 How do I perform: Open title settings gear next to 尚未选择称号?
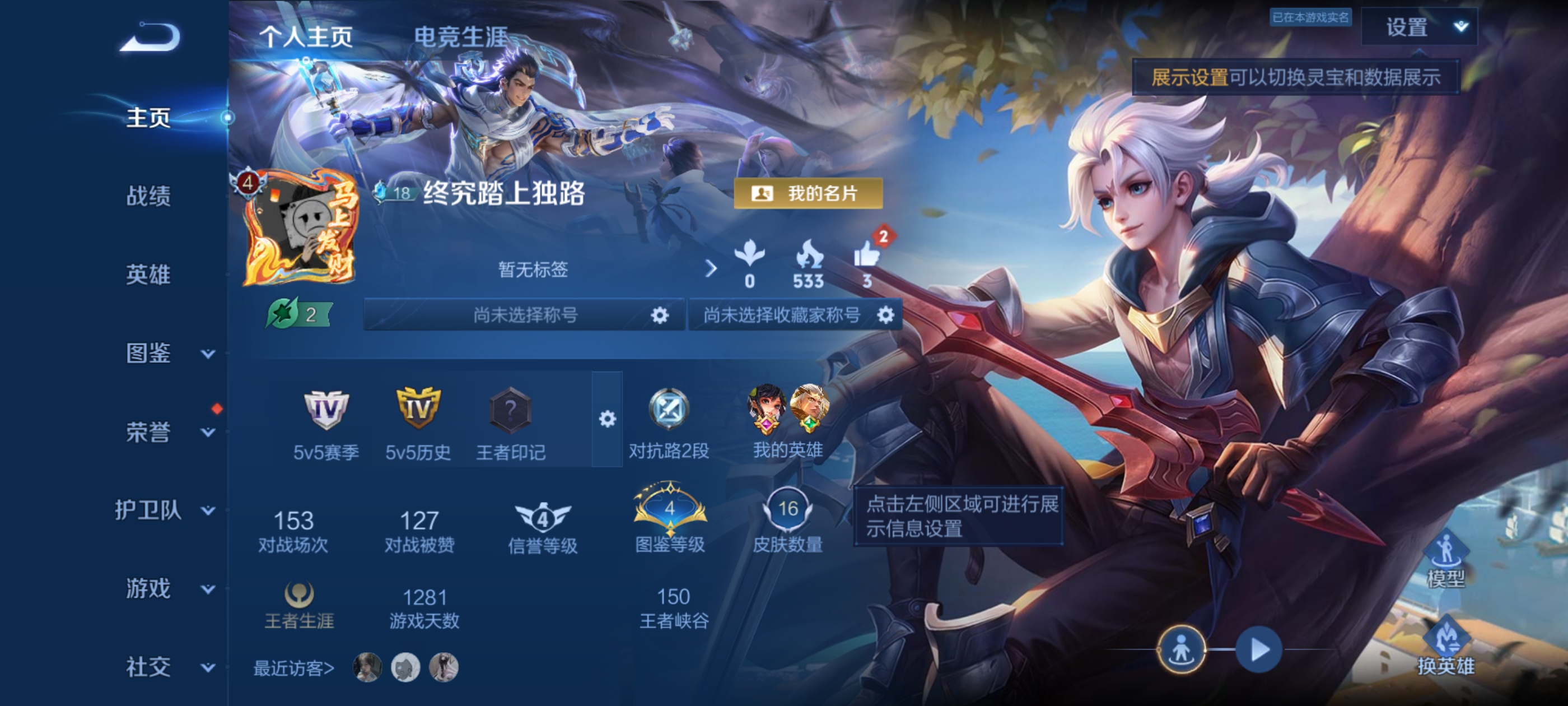pos(659,315)
